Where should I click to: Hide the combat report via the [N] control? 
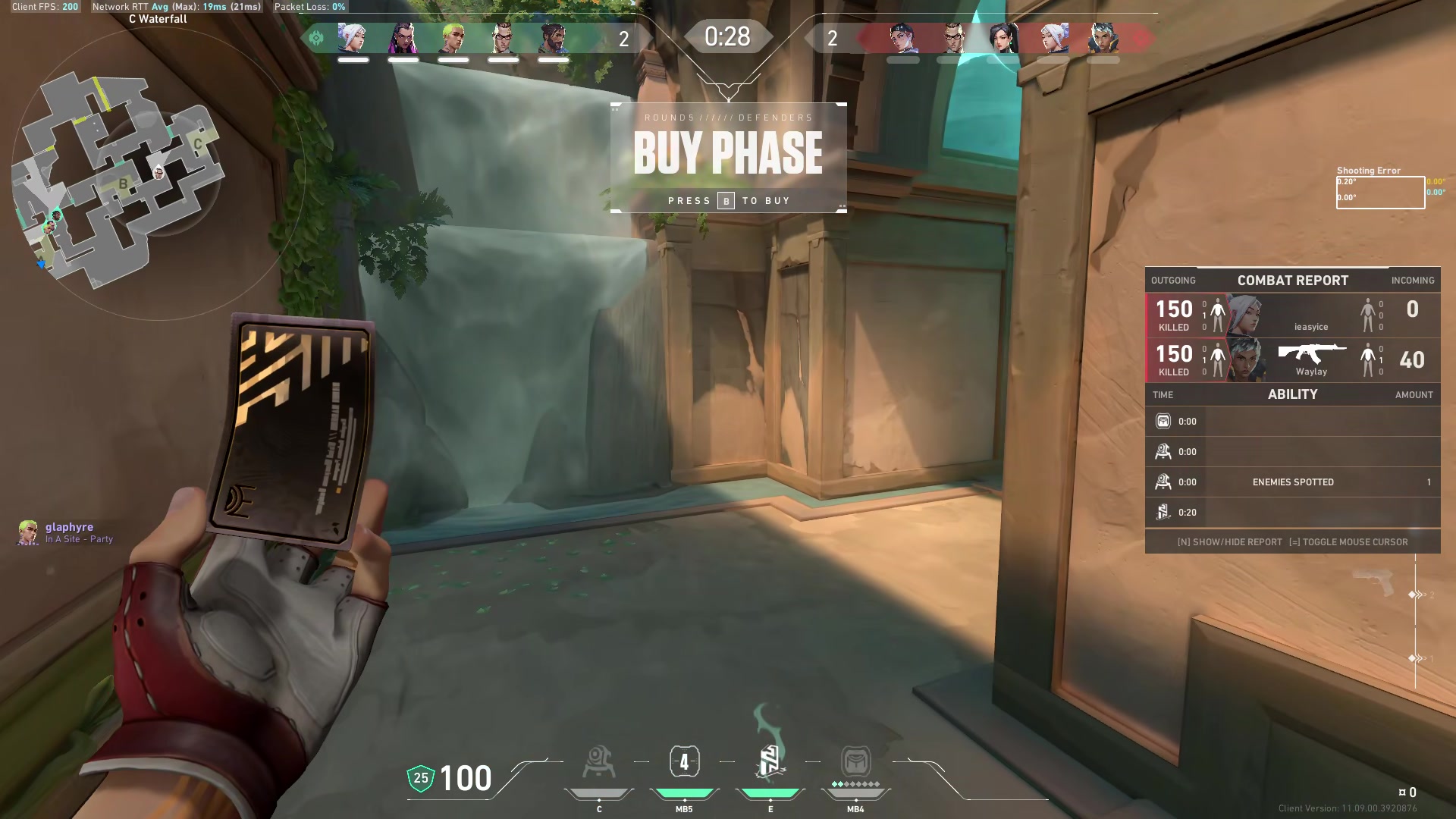1228,541
